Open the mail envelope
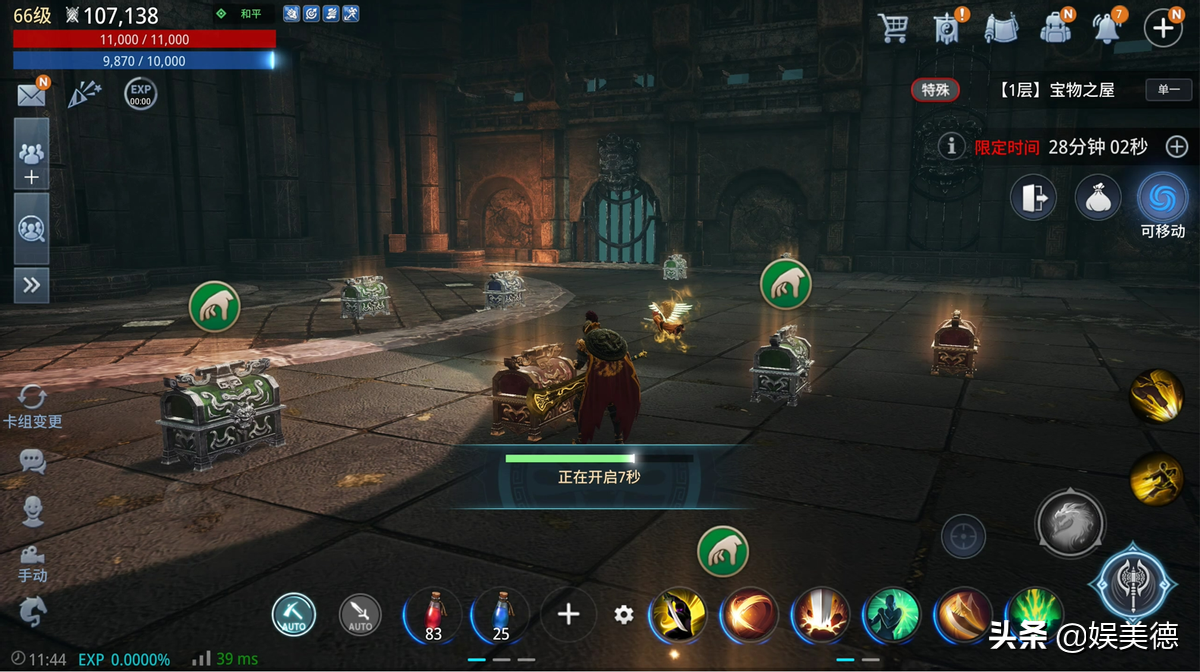The width and height of the screenshot is (1200, 672). [x=31, y=95]
